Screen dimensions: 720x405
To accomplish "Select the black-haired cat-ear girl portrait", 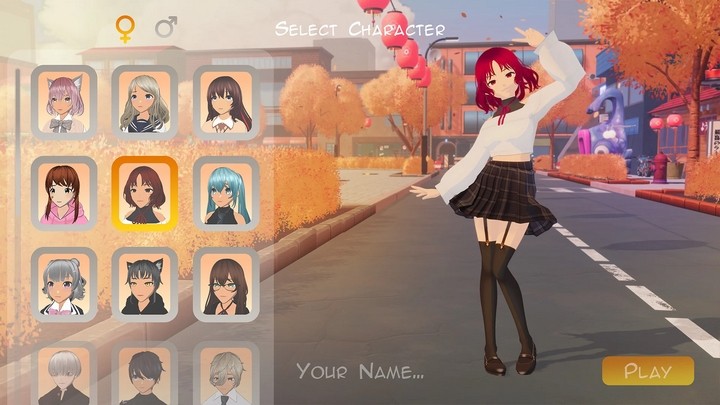I will pyautogui.click(x=145, y=284).
